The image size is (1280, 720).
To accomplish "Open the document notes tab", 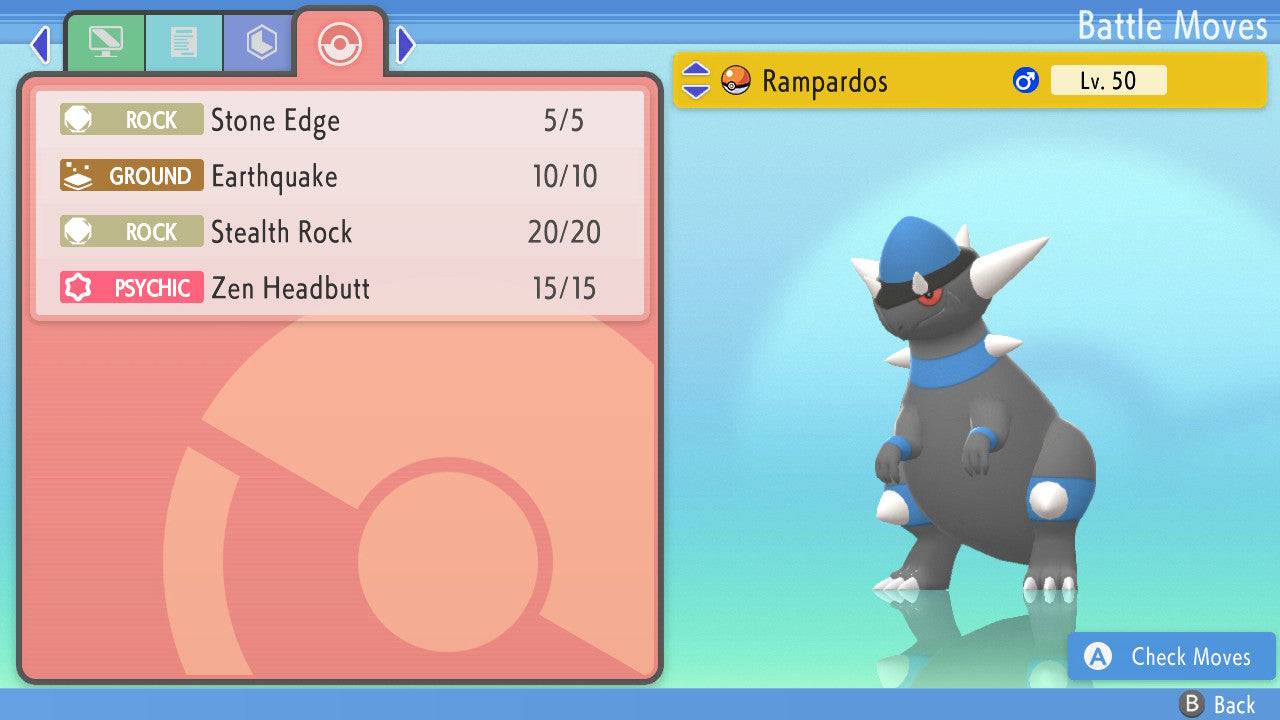I will (183, 43).
